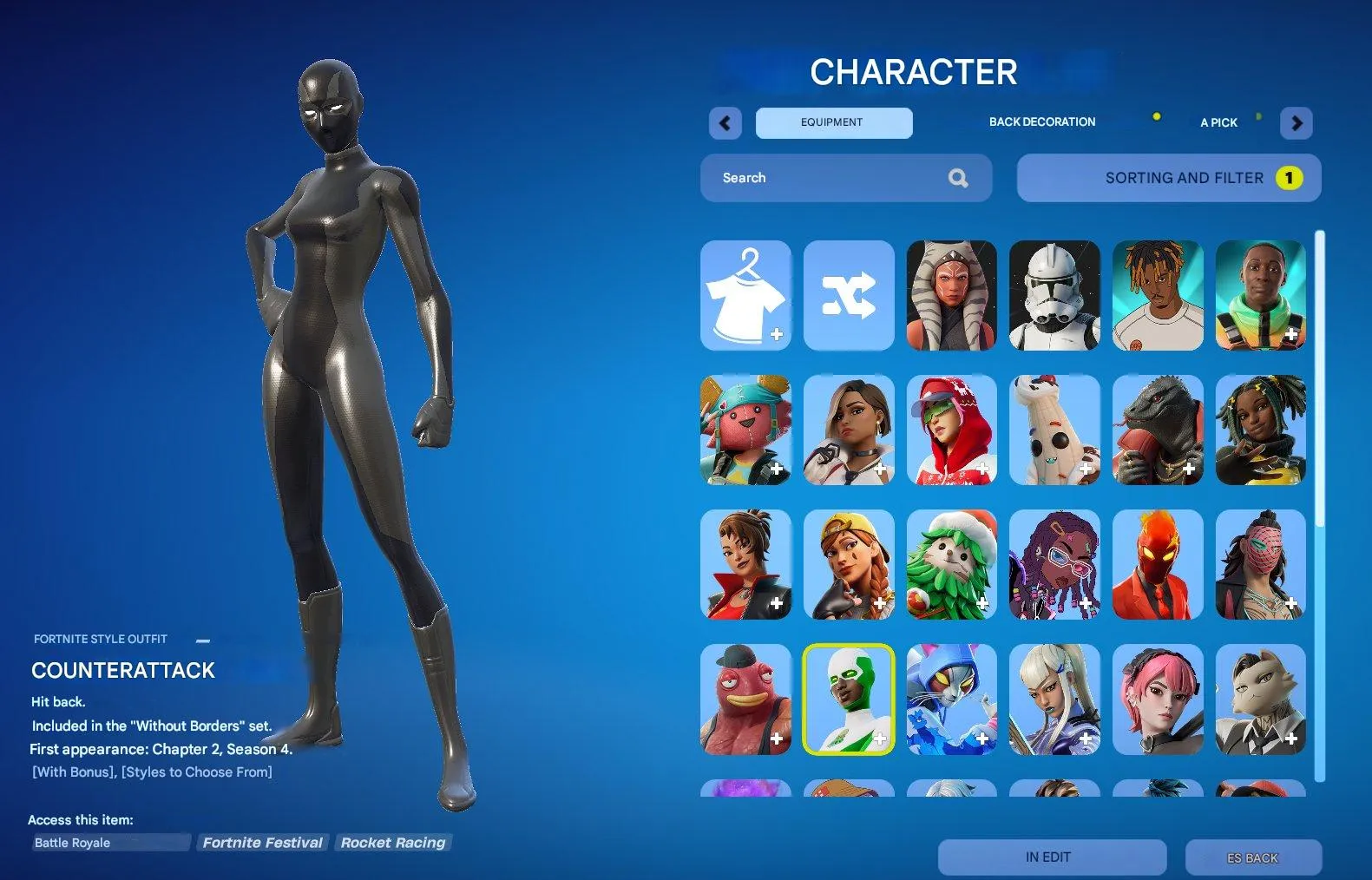This screenshot has width=1372, height=880.
Task: Open the Sorting and Filter panel
Action: pos(1167,178)
